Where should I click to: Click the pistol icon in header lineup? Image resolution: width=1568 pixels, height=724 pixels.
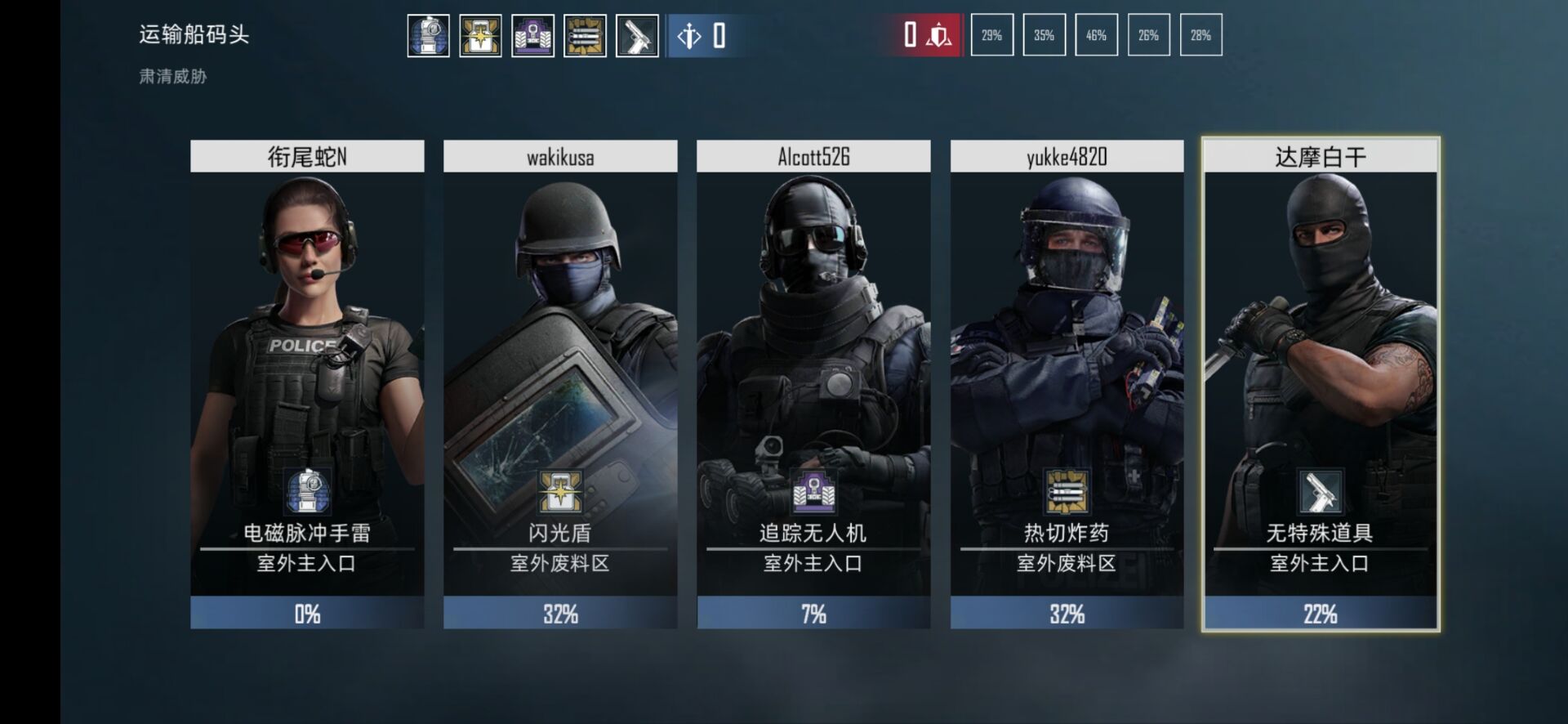coord(637,36)
